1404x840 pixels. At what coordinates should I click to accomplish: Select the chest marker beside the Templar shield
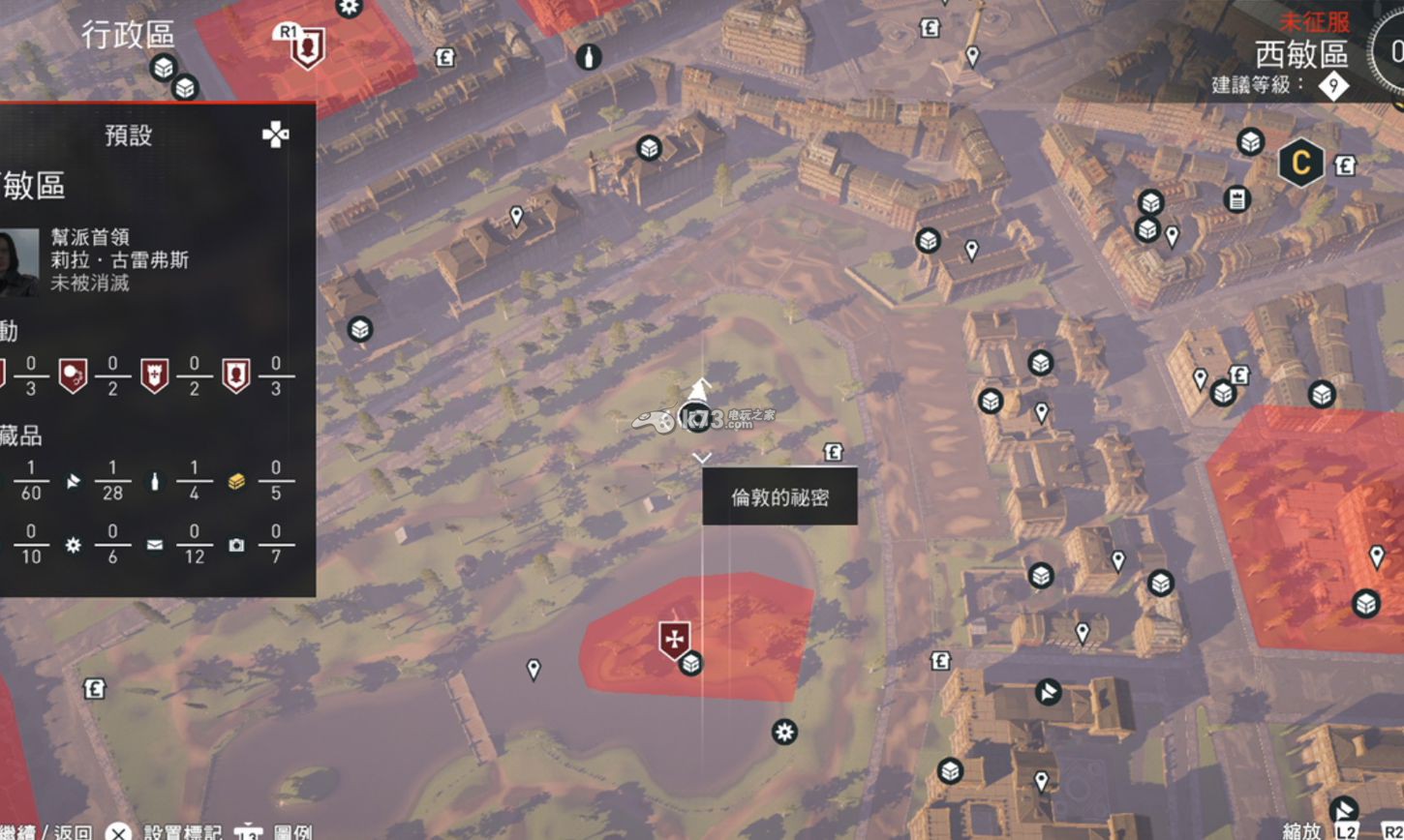point(690,664)
